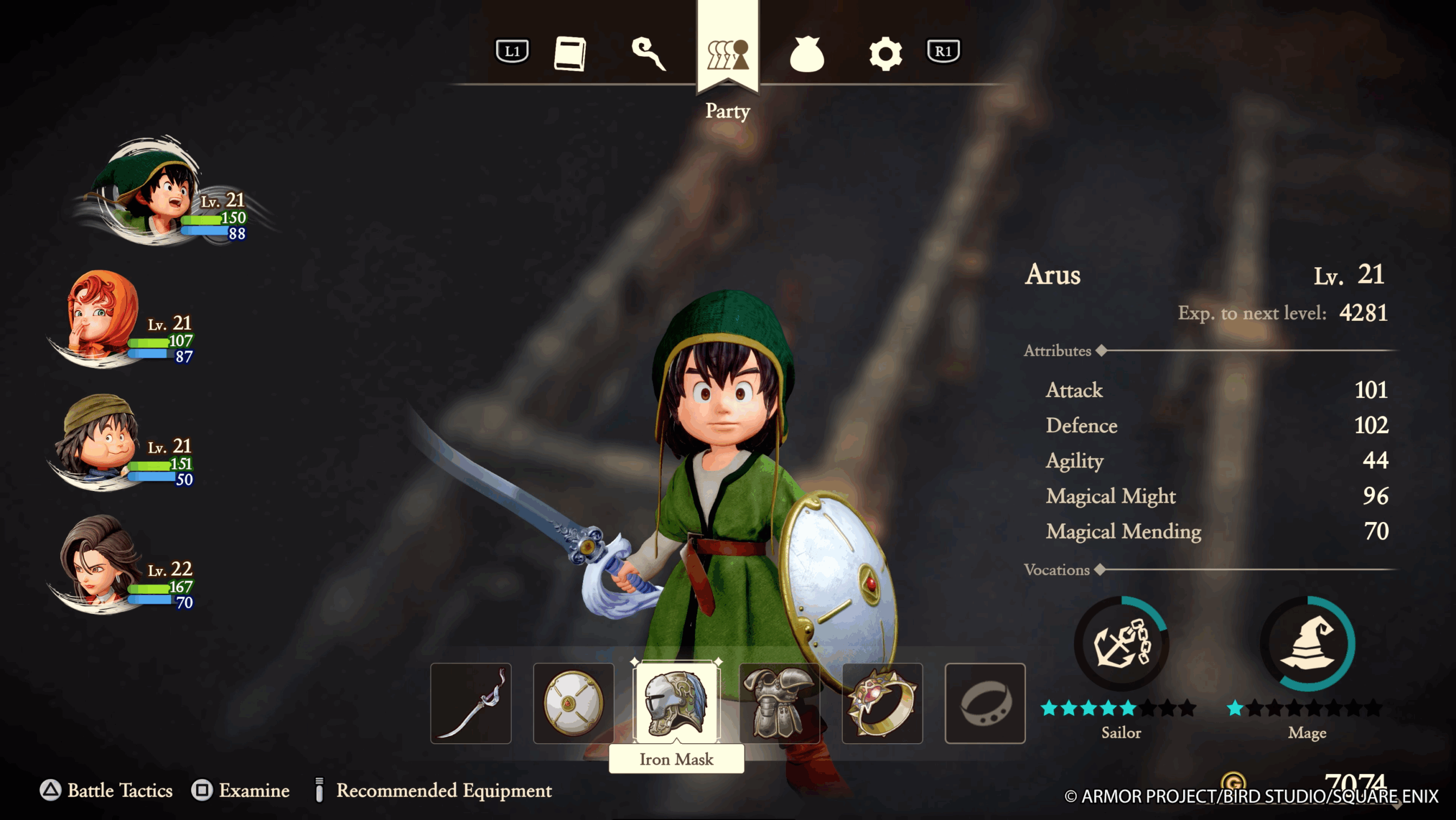Open the book tab in top menu
1456x820 pixels.
click(570, 54)
